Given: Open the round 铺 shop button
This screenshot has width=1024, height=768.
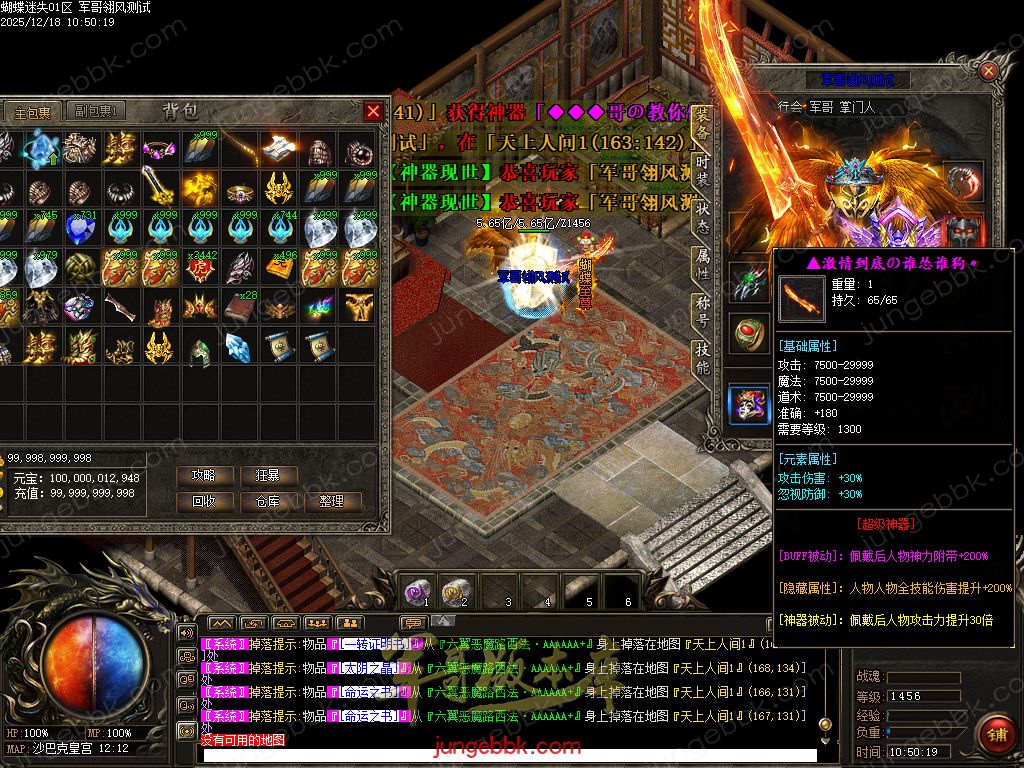Looking at the screenshot, I should click(x=995, y=735).
